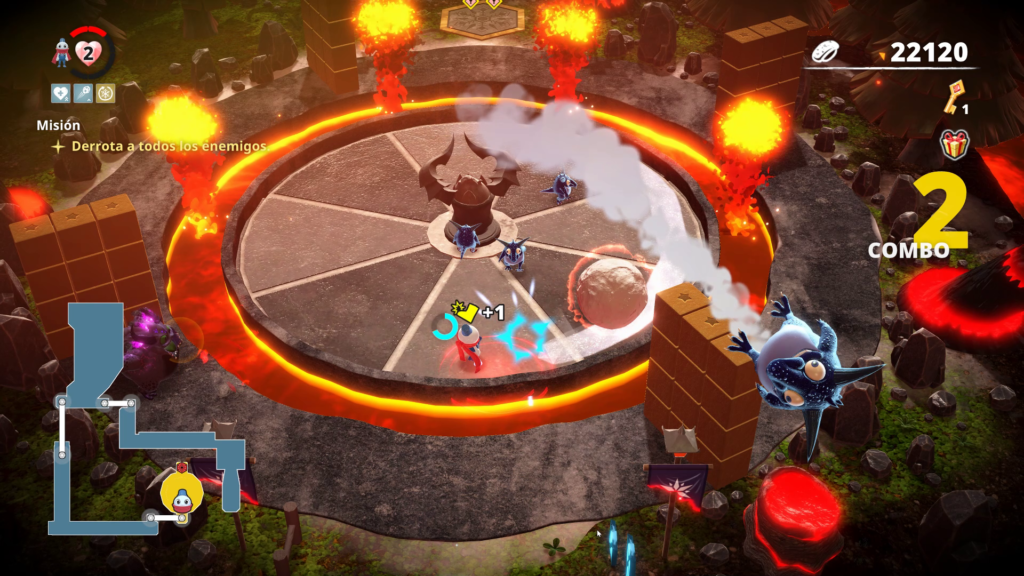1024x576 pixels.
Task: Select the thrown-ball skill icon
Action: click(x=83, y=93)
